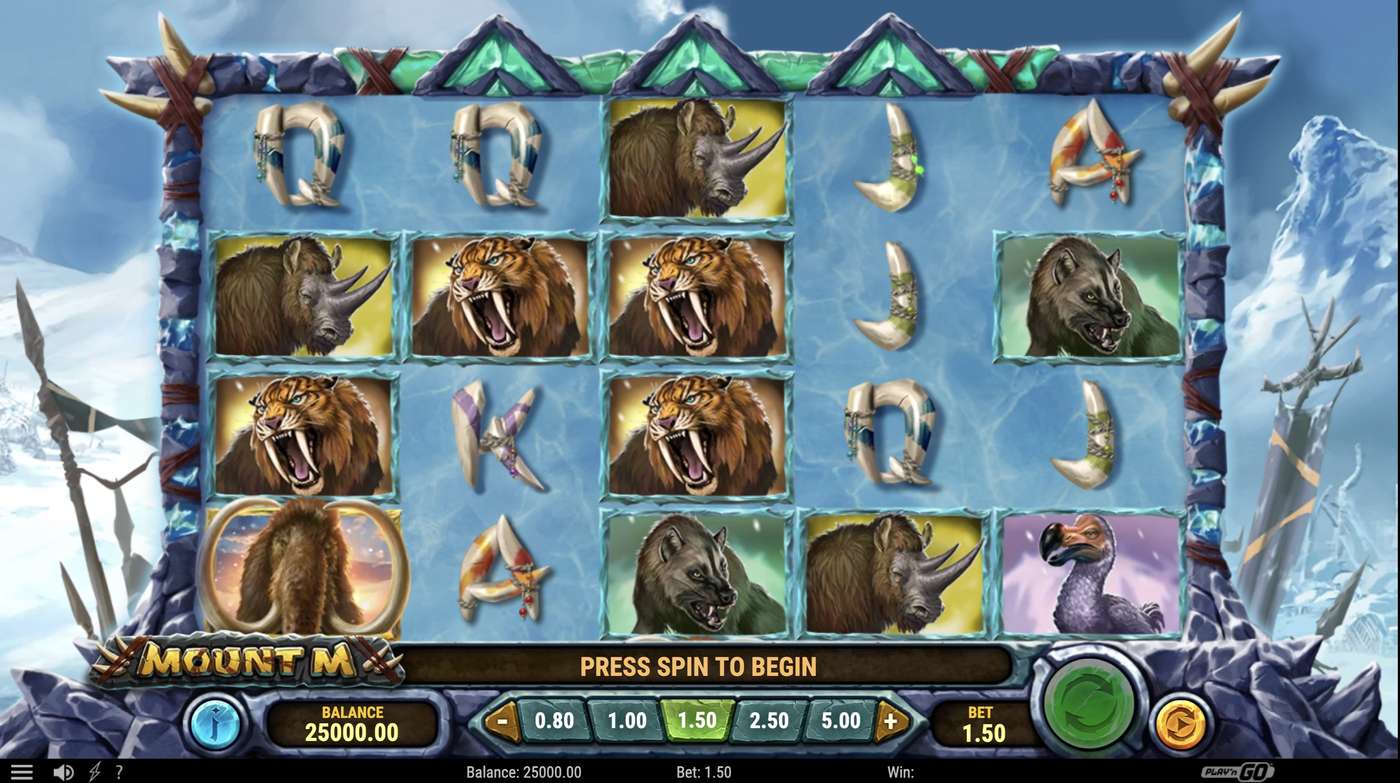Click the BET 1.50 display
The height and width of the screenshot is (783, 1400).
click(985, 718)
